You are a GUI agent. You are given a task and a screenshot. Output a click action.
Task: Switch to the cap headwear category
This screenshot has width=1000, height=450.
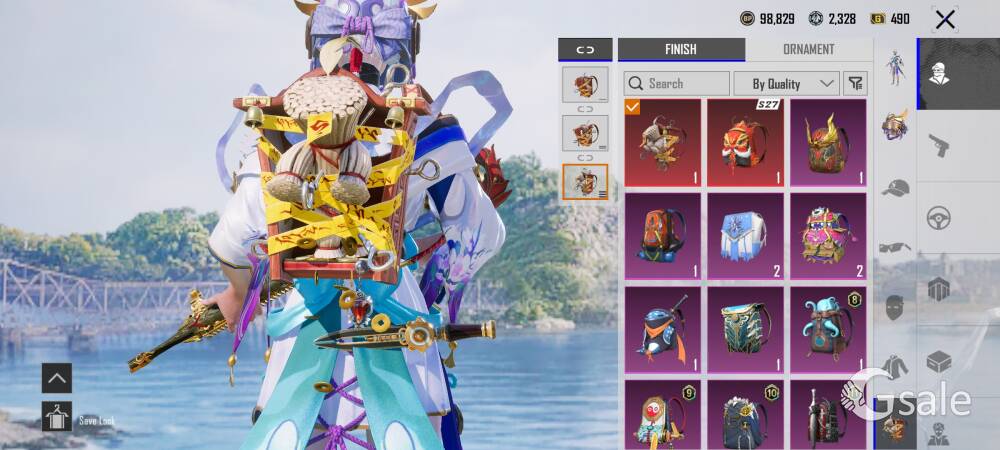tap(895, 187)
